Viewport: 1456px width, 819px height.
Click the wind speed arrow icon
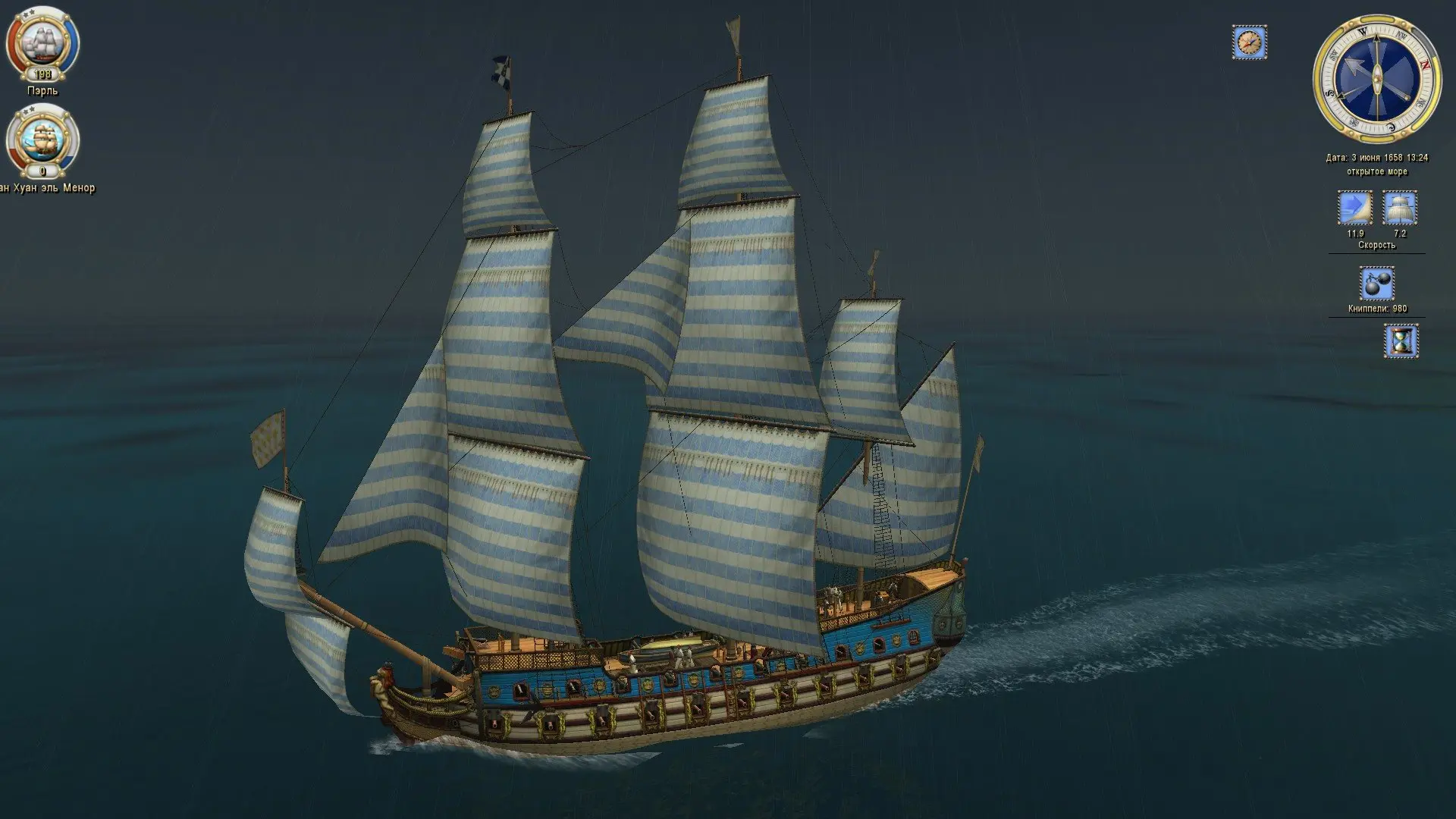click(x=1354, y=209)
